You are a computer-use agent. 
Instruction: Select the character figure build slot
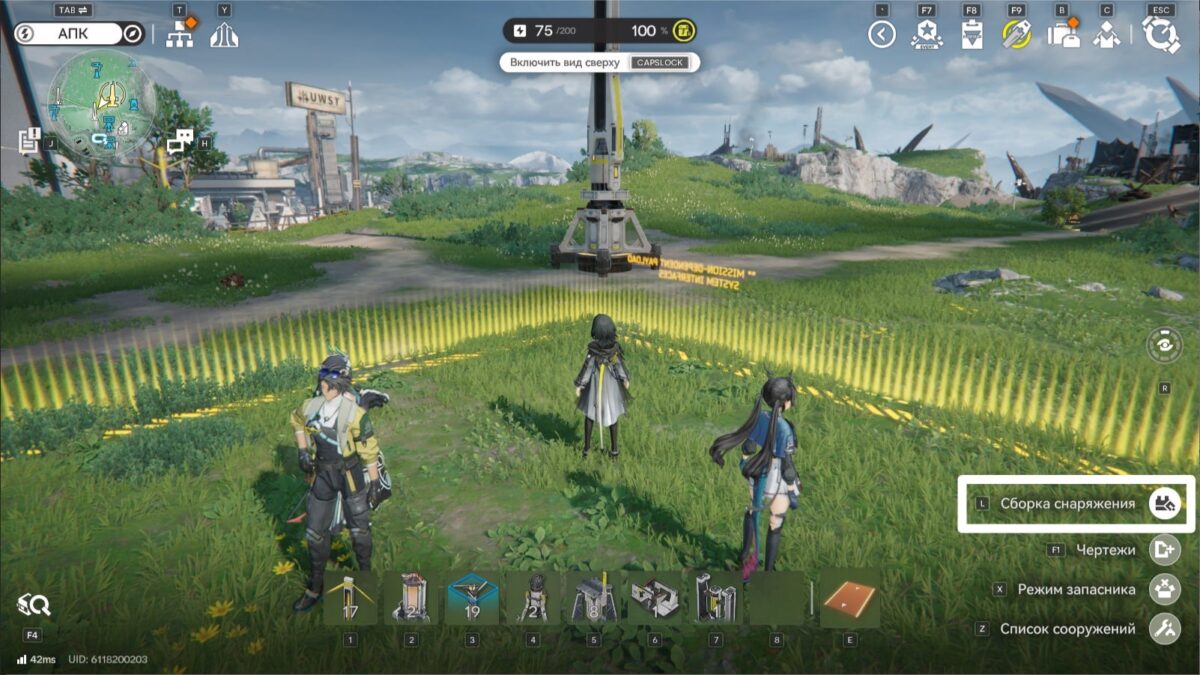pos(531,599)
